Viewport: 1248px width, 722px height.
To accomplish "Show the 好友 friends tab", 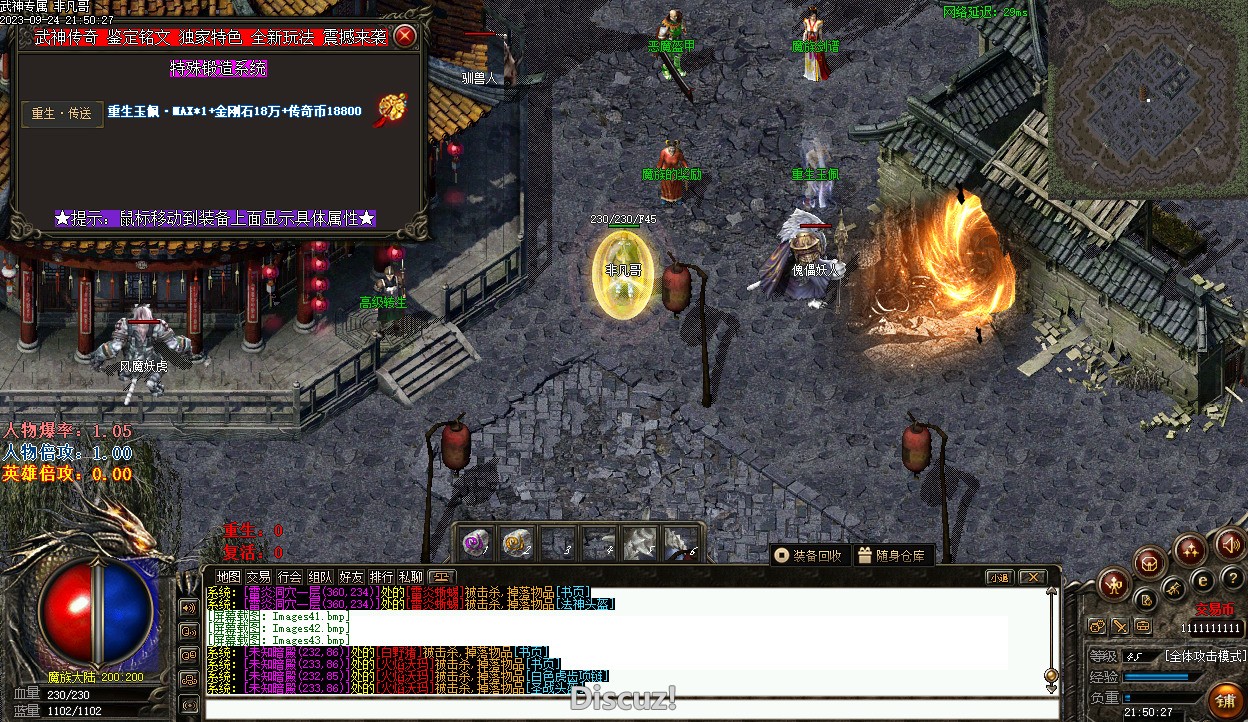I will 351,577.
